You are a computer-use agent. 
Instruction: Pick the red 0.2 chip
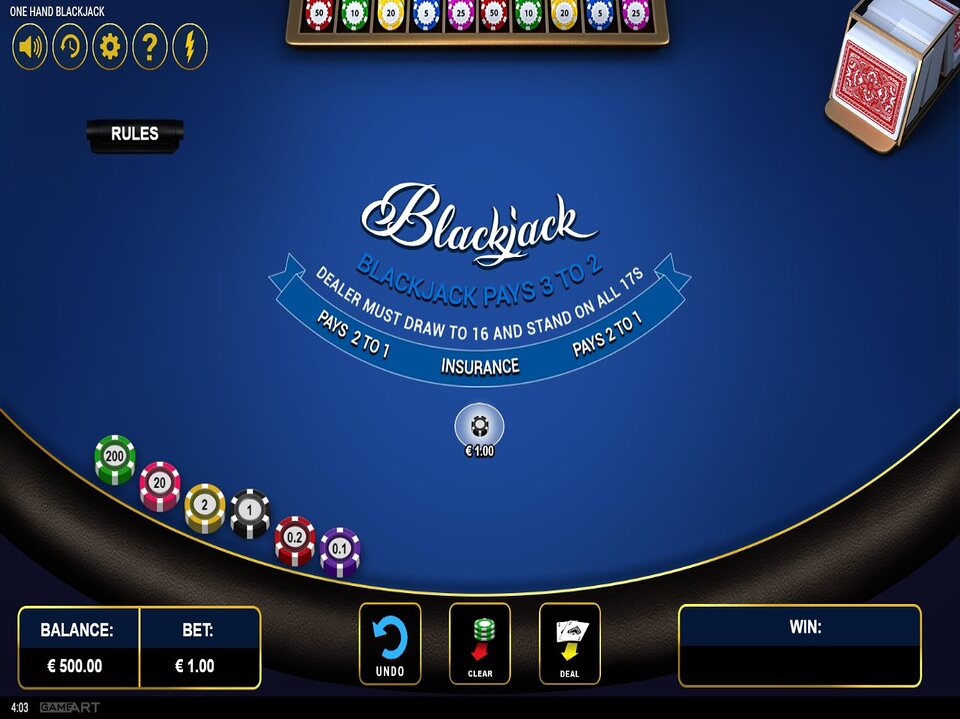click(x=295, y=539)
